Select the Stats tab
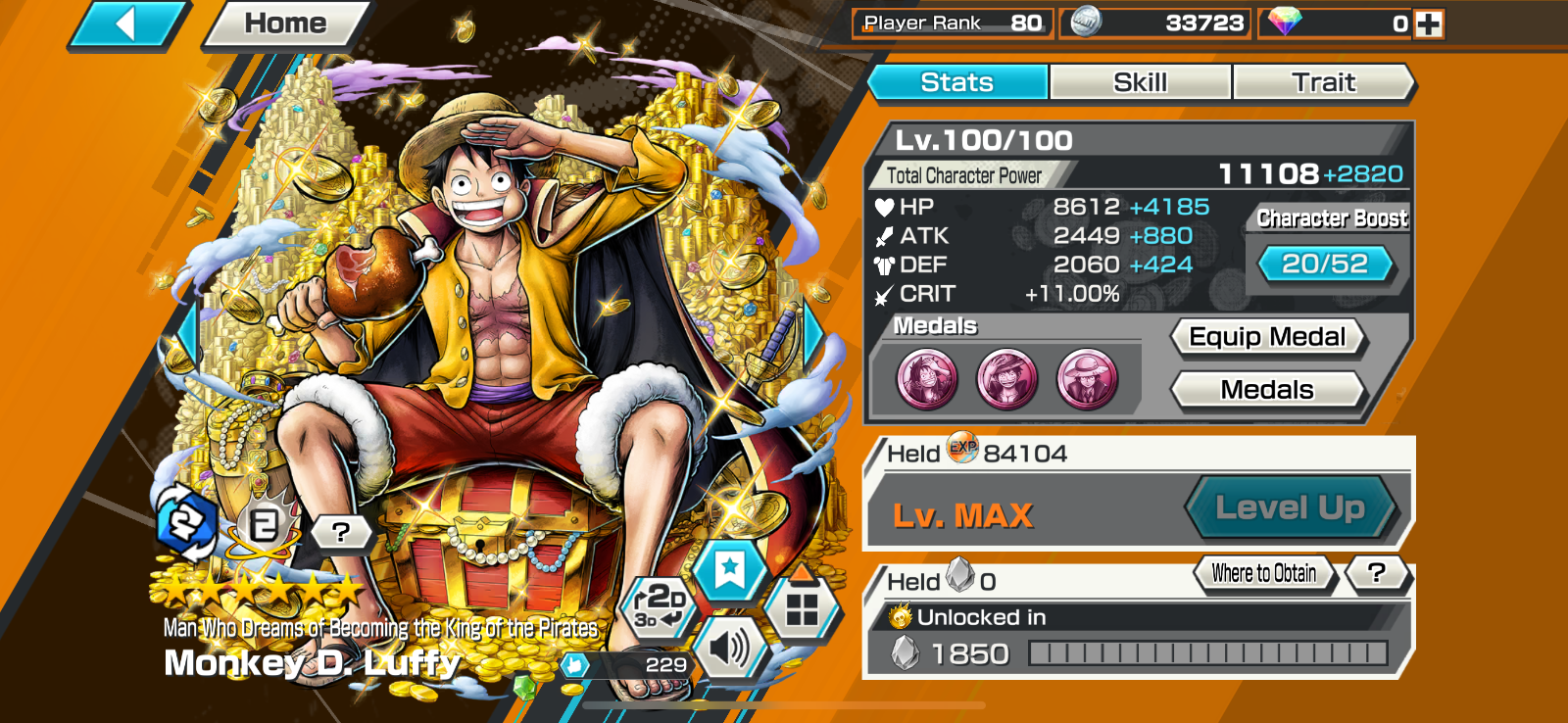The height and width of the screenshot is (723, 1568). pos(956,82)
